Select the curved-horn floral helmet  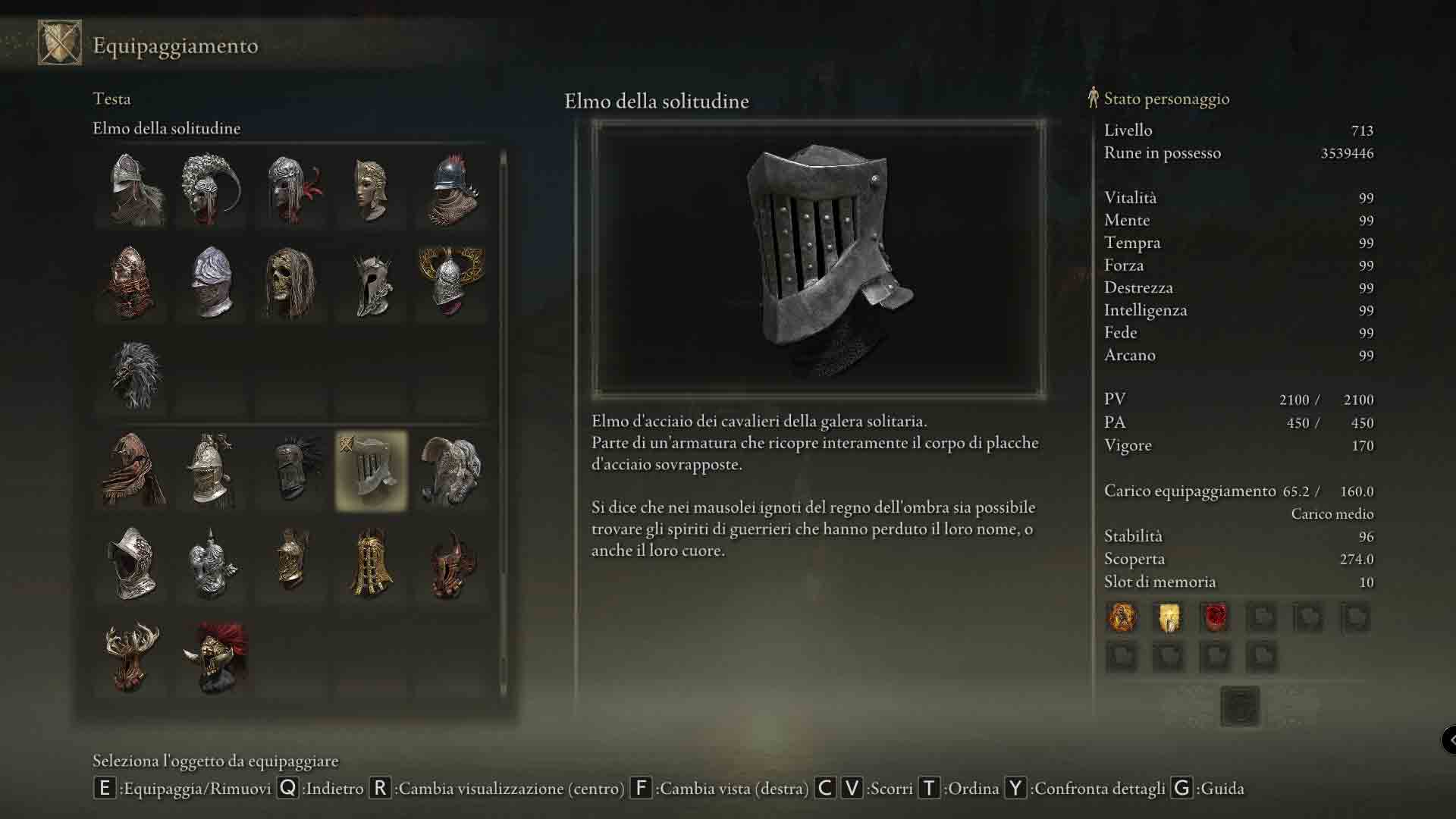pyautogui.click(x=212, y=190)
